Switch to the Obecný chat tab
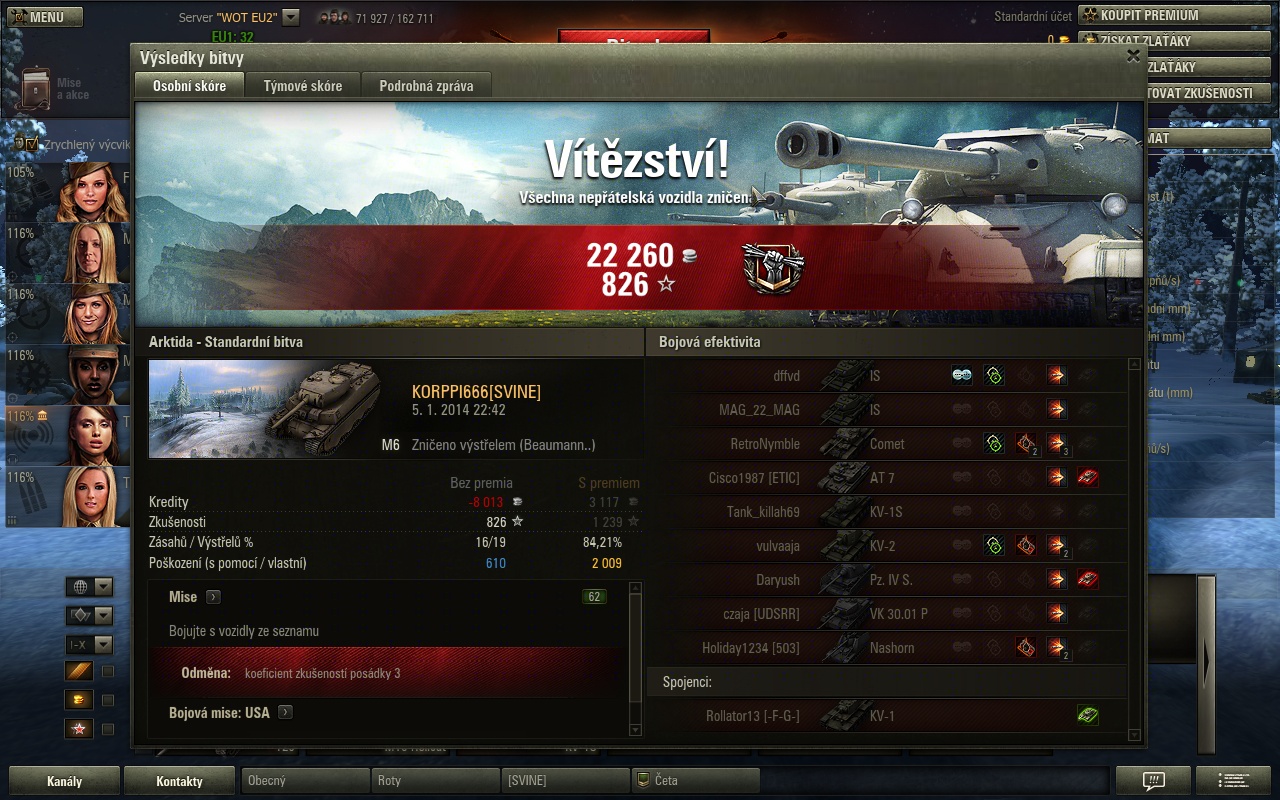1280x800 pixels. pyautogui.click(x=304, y=781)
